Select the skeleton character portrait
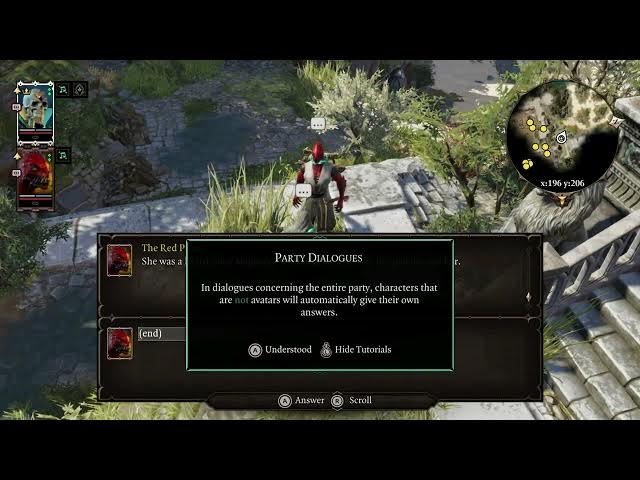 [x=35, y=111]
